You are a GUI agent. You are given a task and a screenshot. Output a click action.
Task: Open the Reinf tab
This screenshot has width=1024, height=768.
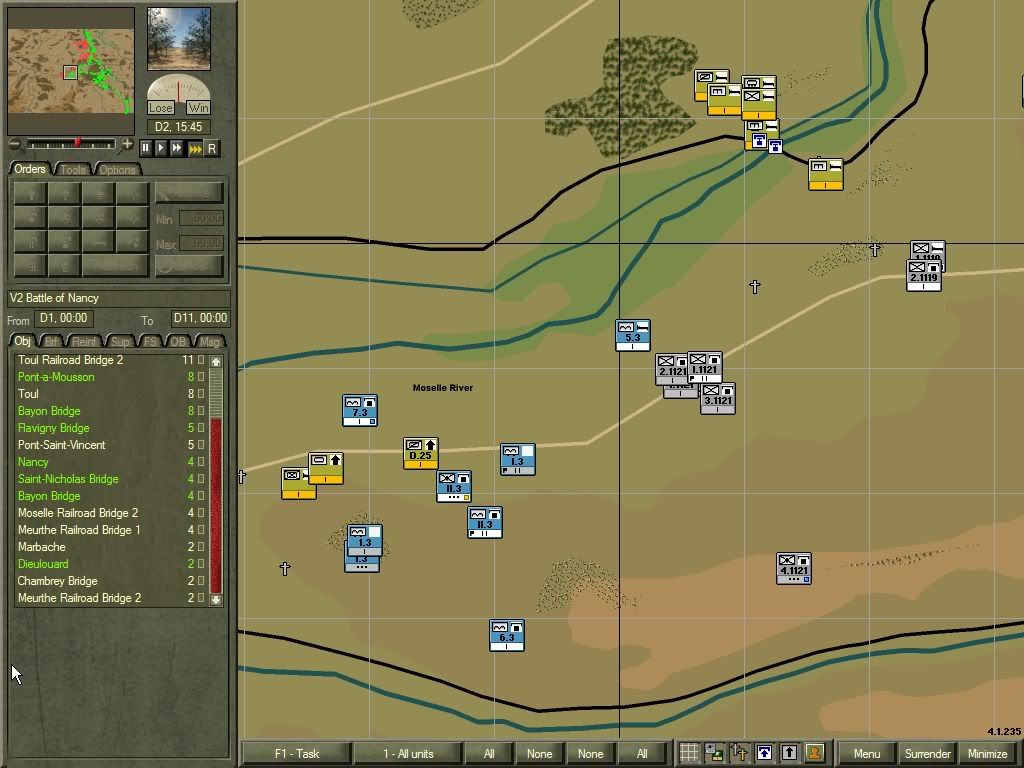pos(85,342)
